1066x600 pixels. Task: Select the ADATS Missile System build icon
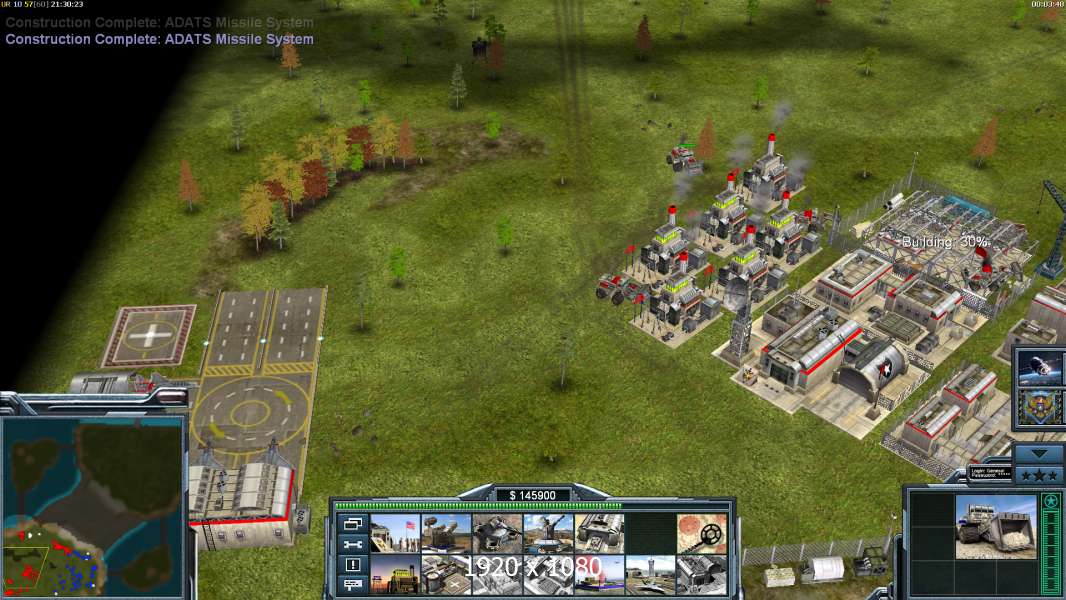(446, 533)
